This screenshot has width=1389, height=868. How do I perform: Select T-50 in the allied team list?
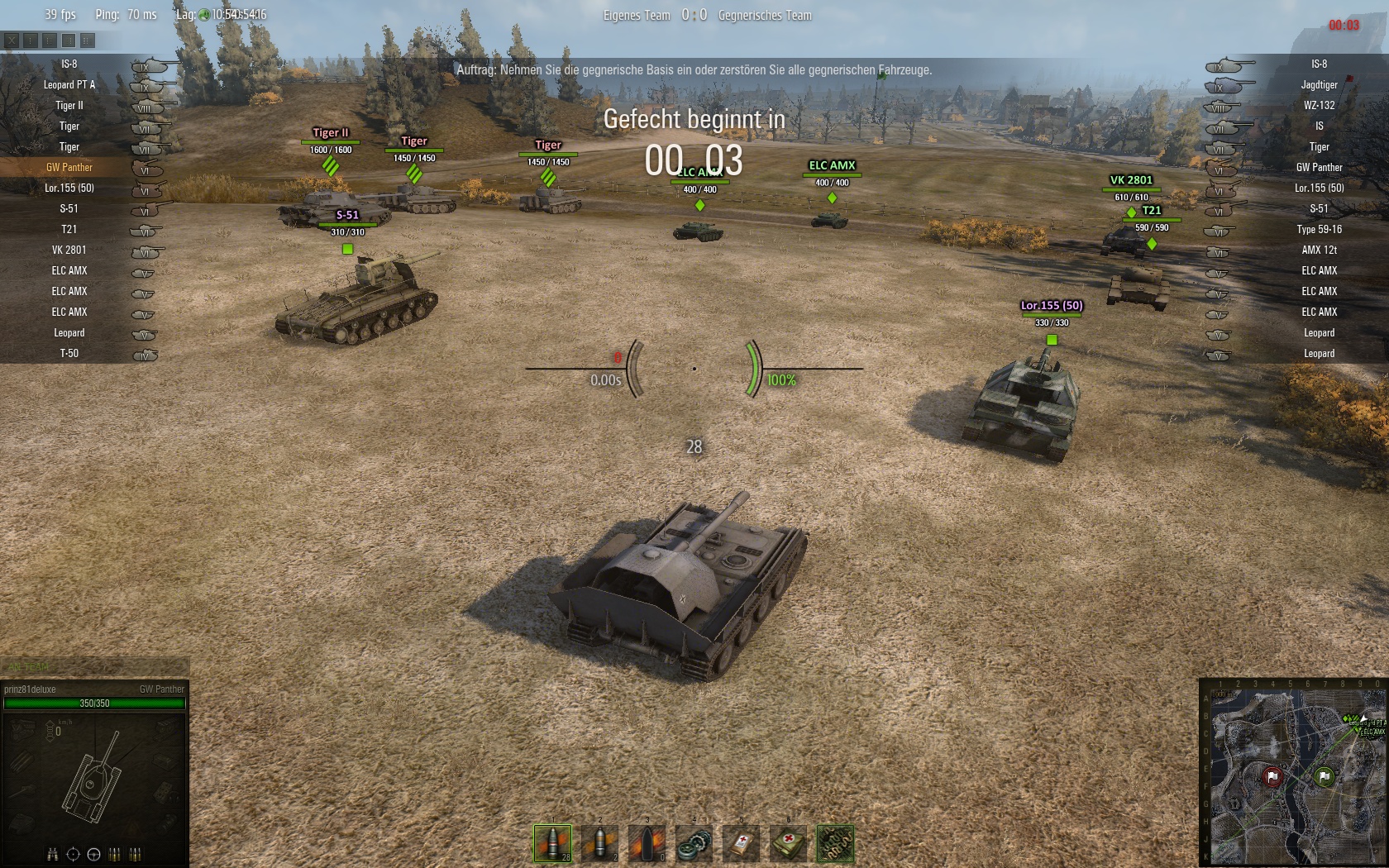tap(69, 353)
